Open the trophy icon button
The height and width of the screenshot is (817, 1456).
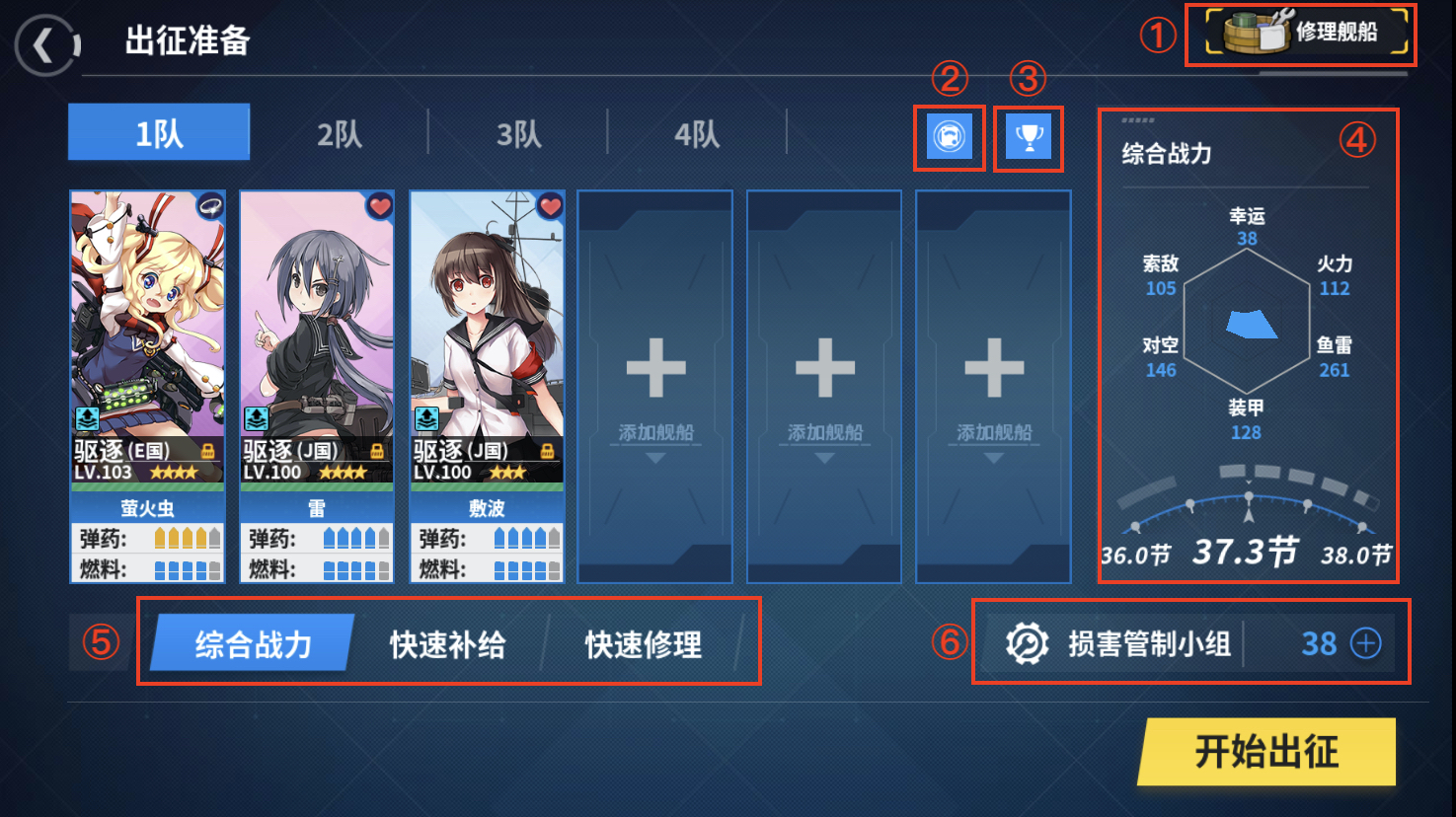click(x=1029, y=137)
